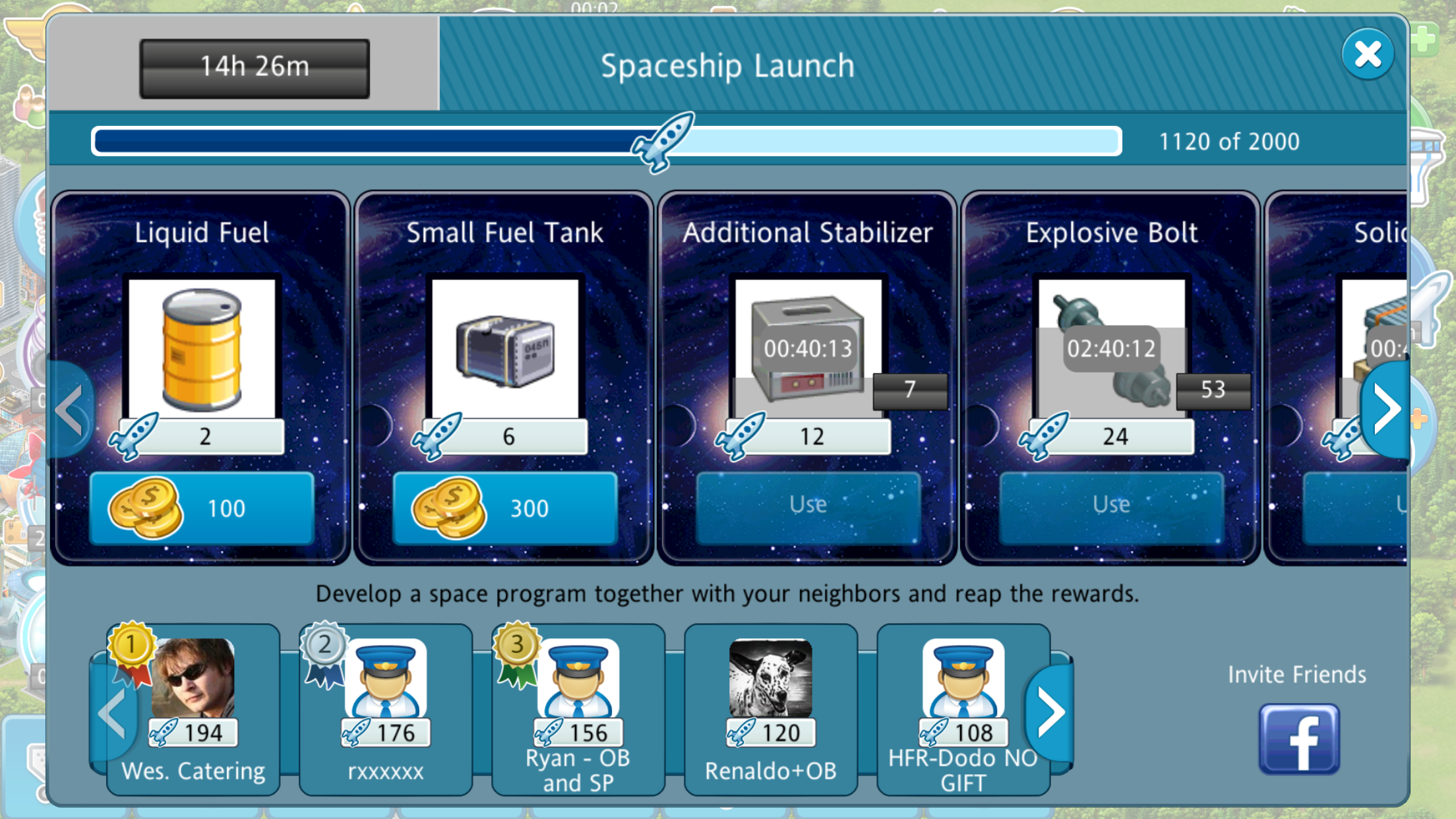The width and height of the screenshot is (1456, 819).
Task: Show previous launch items with left arrow
Action: click(70, 410)
